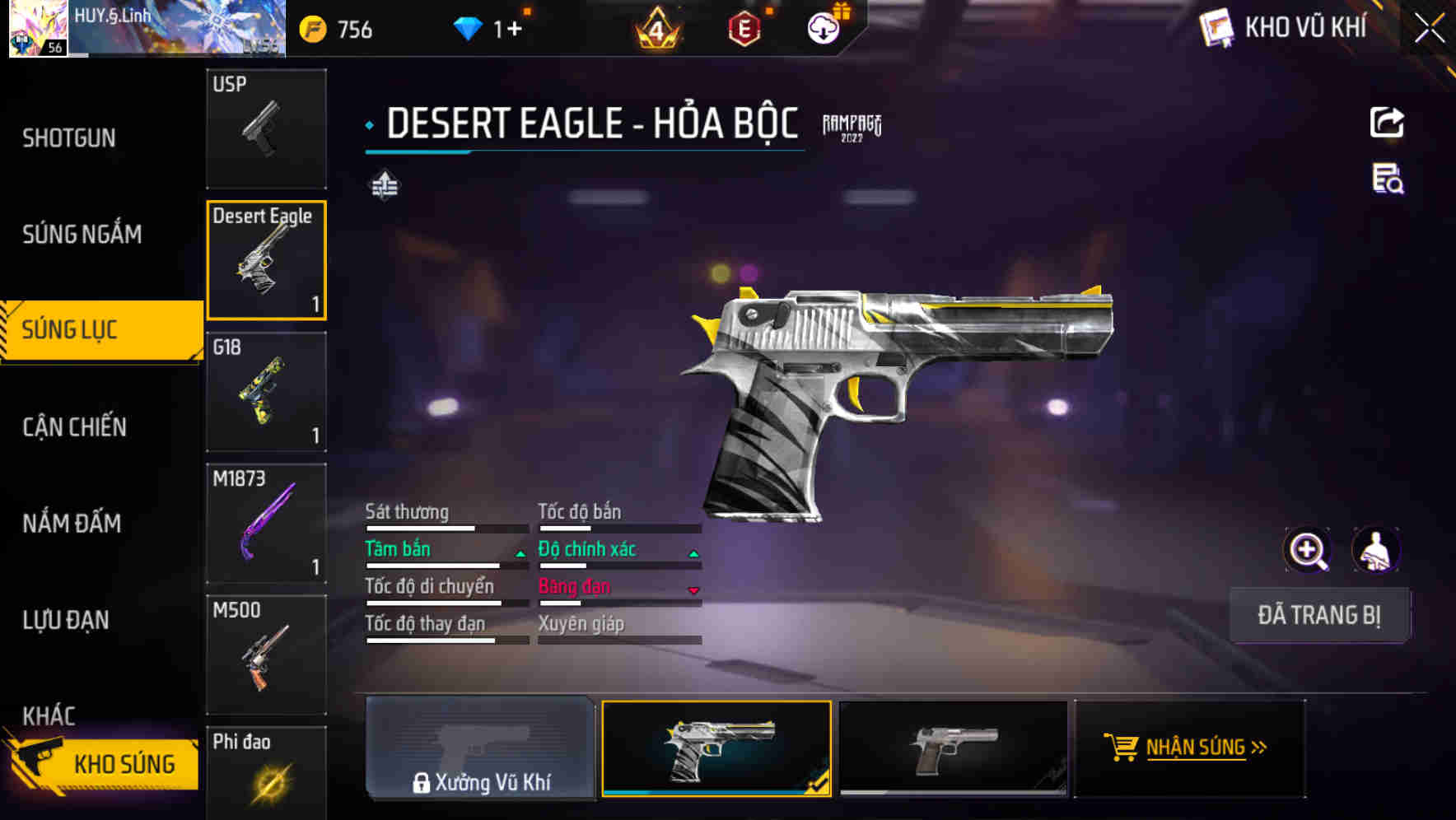Screen dimensions: 1456x820
Task: Open the SÚNG NGẮM category
Action: [82, 235]
